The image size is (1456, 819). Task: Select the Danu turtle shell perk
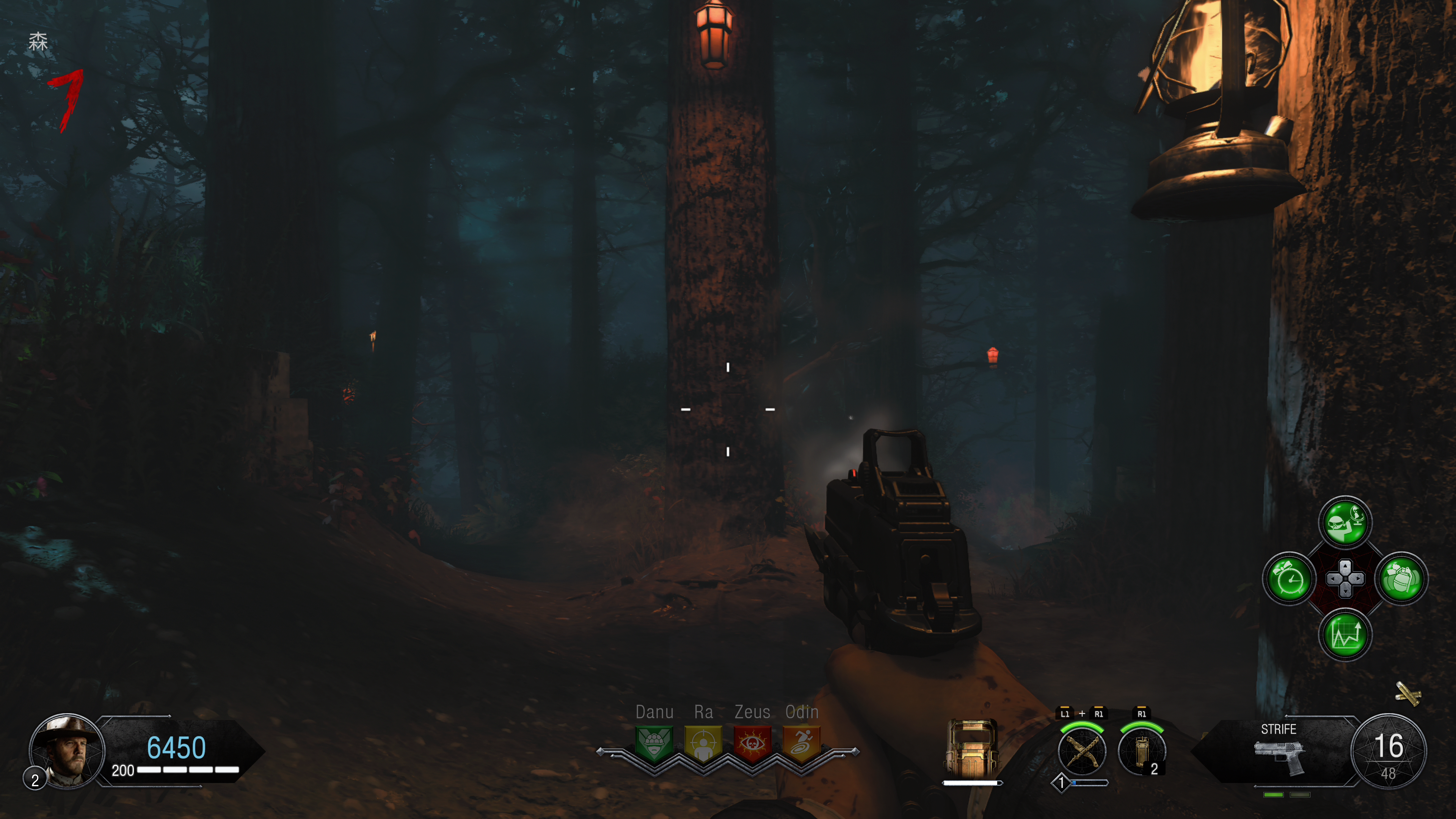pyautogui.click(x=654, y=743)
